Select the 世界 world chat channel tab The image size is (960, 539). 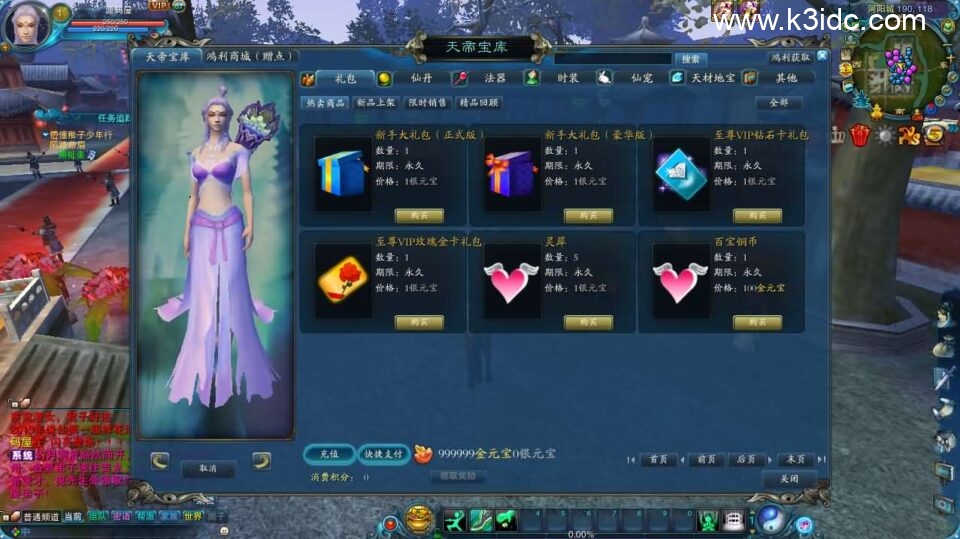193,517
